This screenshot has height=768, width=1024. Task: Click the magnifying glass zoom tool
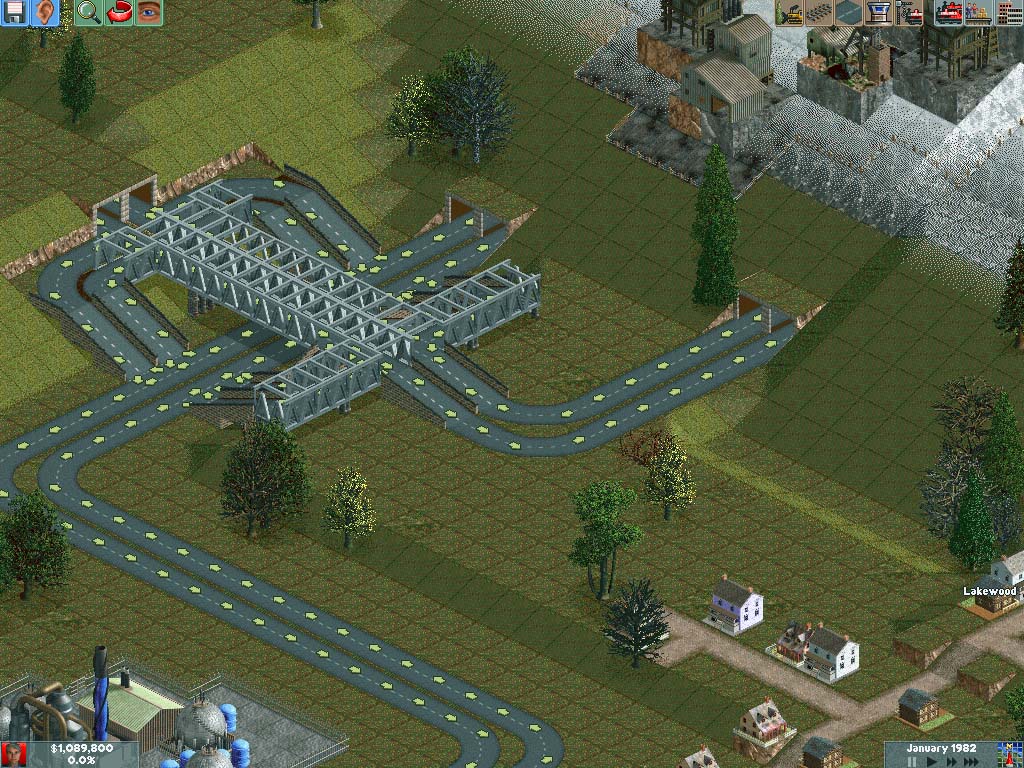pos(89,13)
